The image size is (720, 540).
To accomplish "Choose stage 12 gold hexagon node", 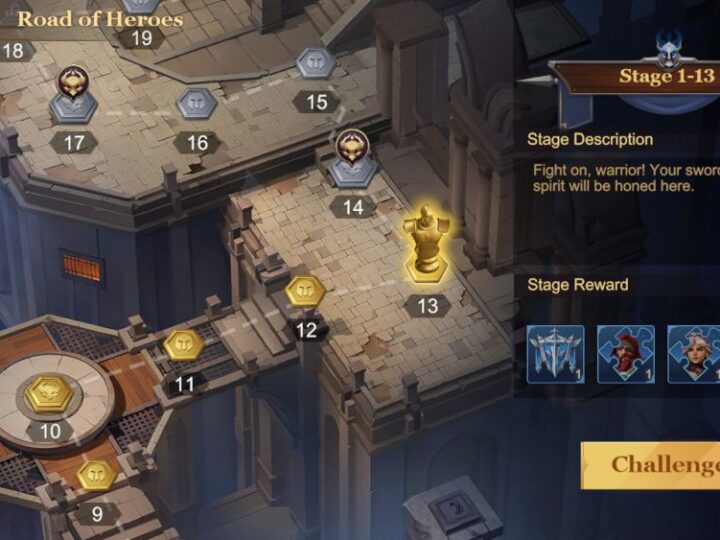I will pos(304,292).
